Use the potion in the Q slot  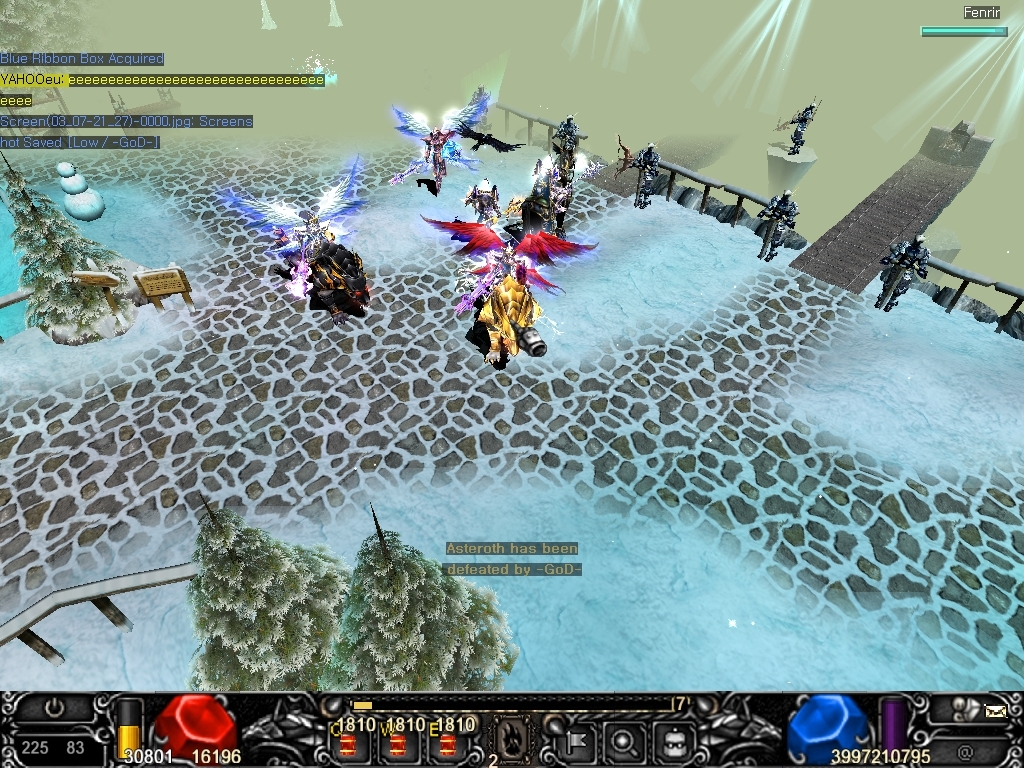click(x=347, y=744)
